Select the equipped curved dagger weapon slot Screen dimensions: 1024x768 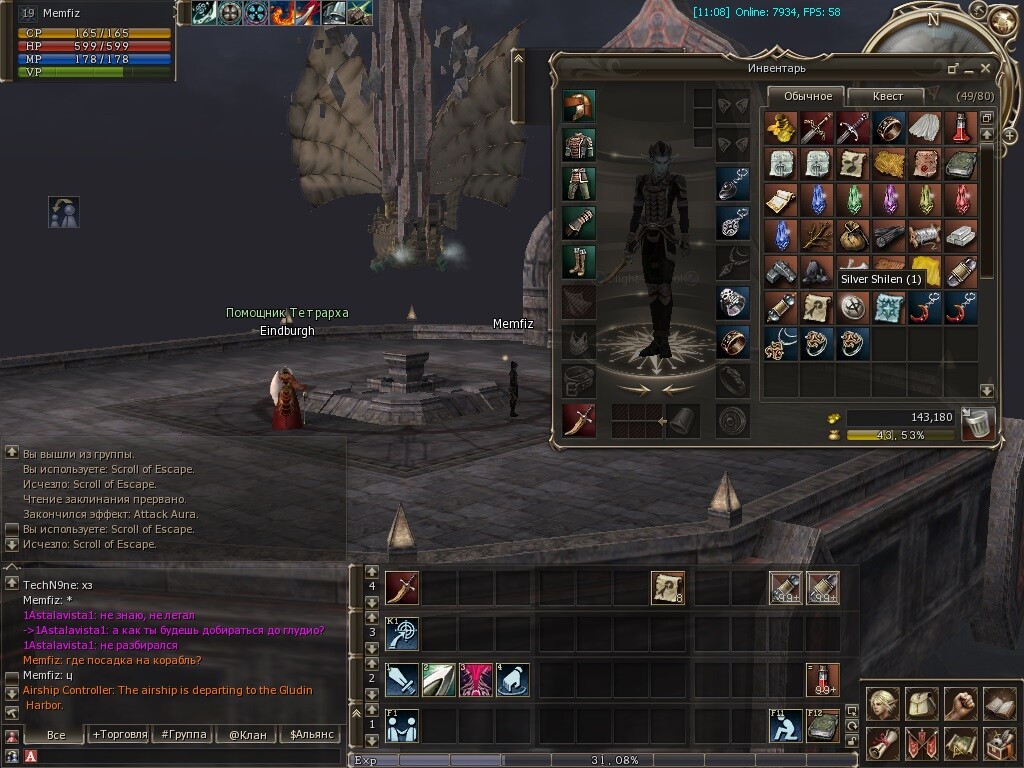click(x=578, y=420)
